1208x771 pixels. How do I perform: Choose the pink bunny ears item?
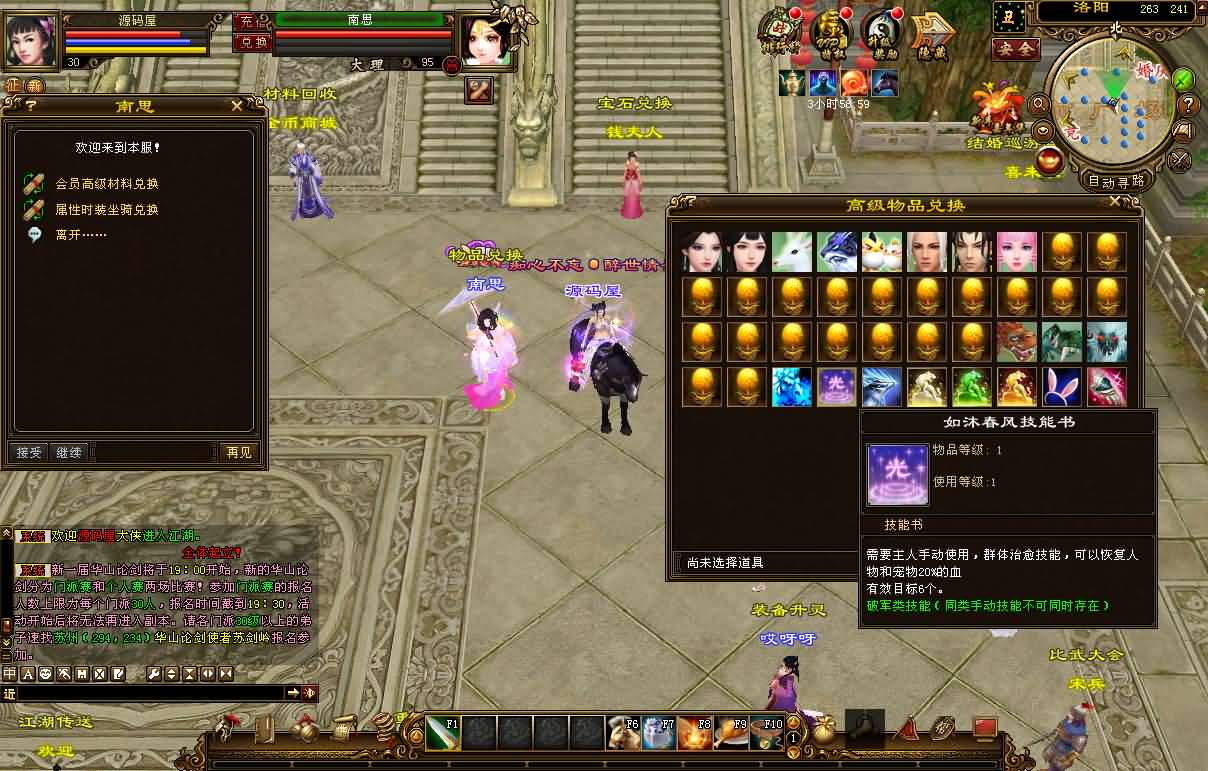[1061, 387]
